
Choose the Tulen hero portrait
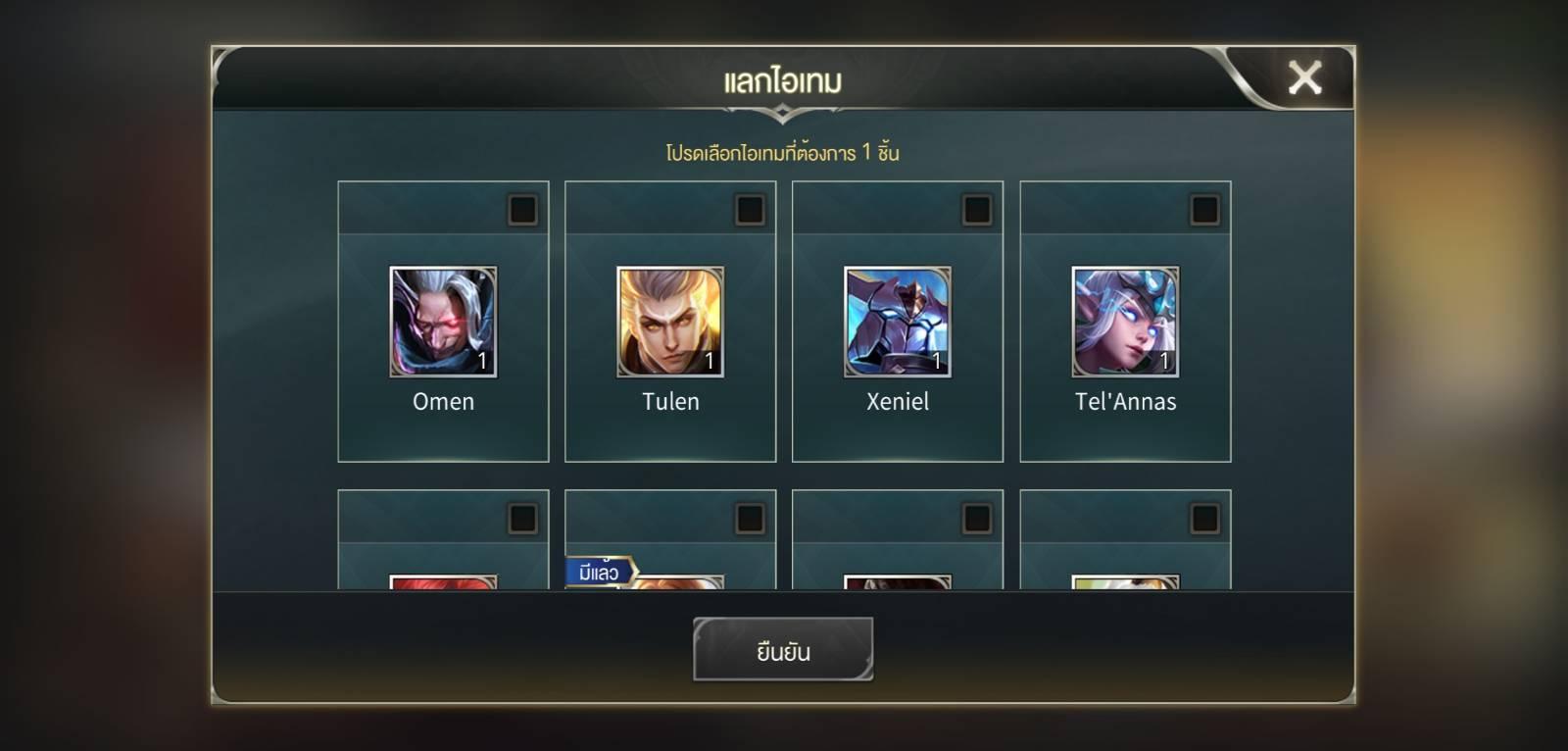[x=670, y=322]
